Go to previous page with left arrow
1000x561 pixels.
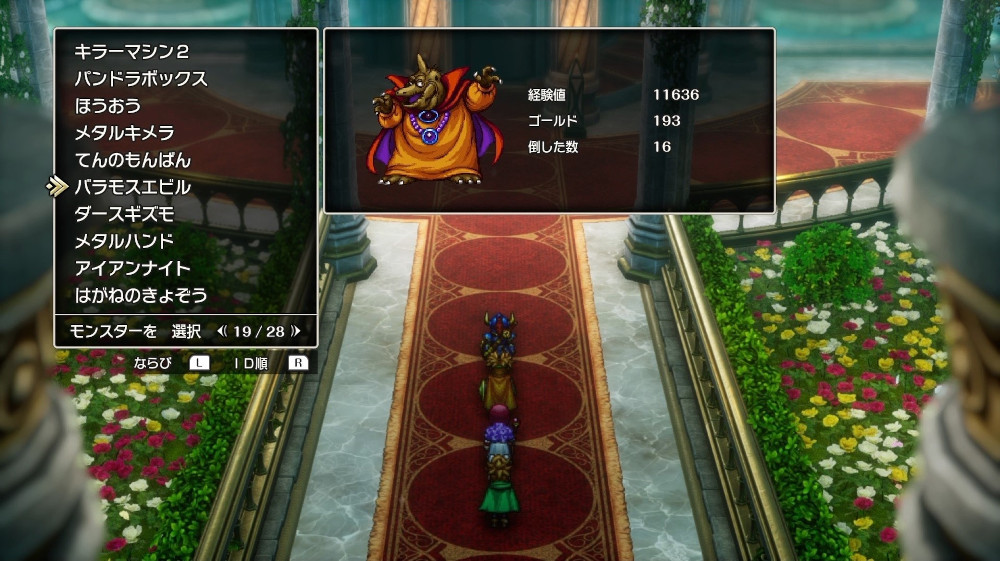[x=222, y=330]
